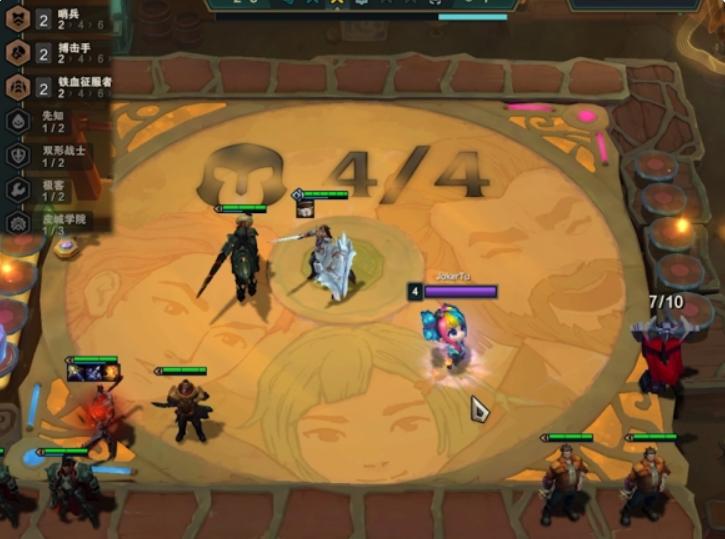The height and width of the screenshot is (539, 725).
Task: Click the 极客 wrench trait icon
Action: (x=17, y=189)
